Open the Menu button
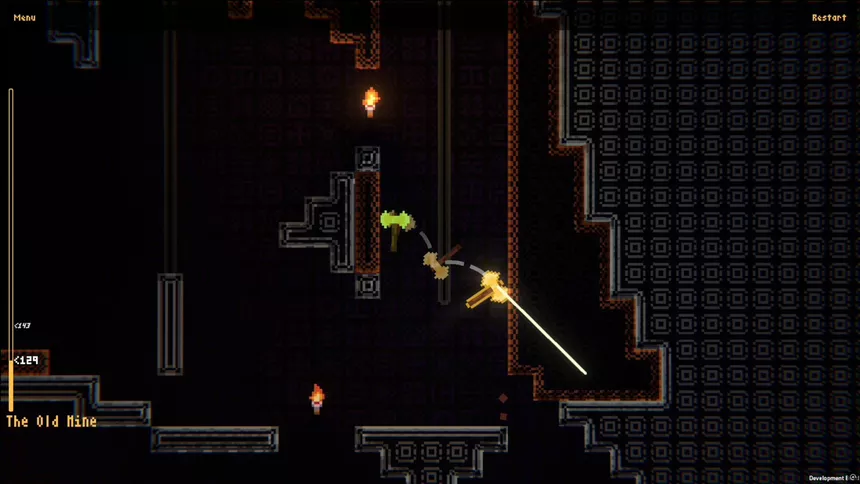Image resolution: width=860 pixels, height=484 pixels. click(25, 17)
